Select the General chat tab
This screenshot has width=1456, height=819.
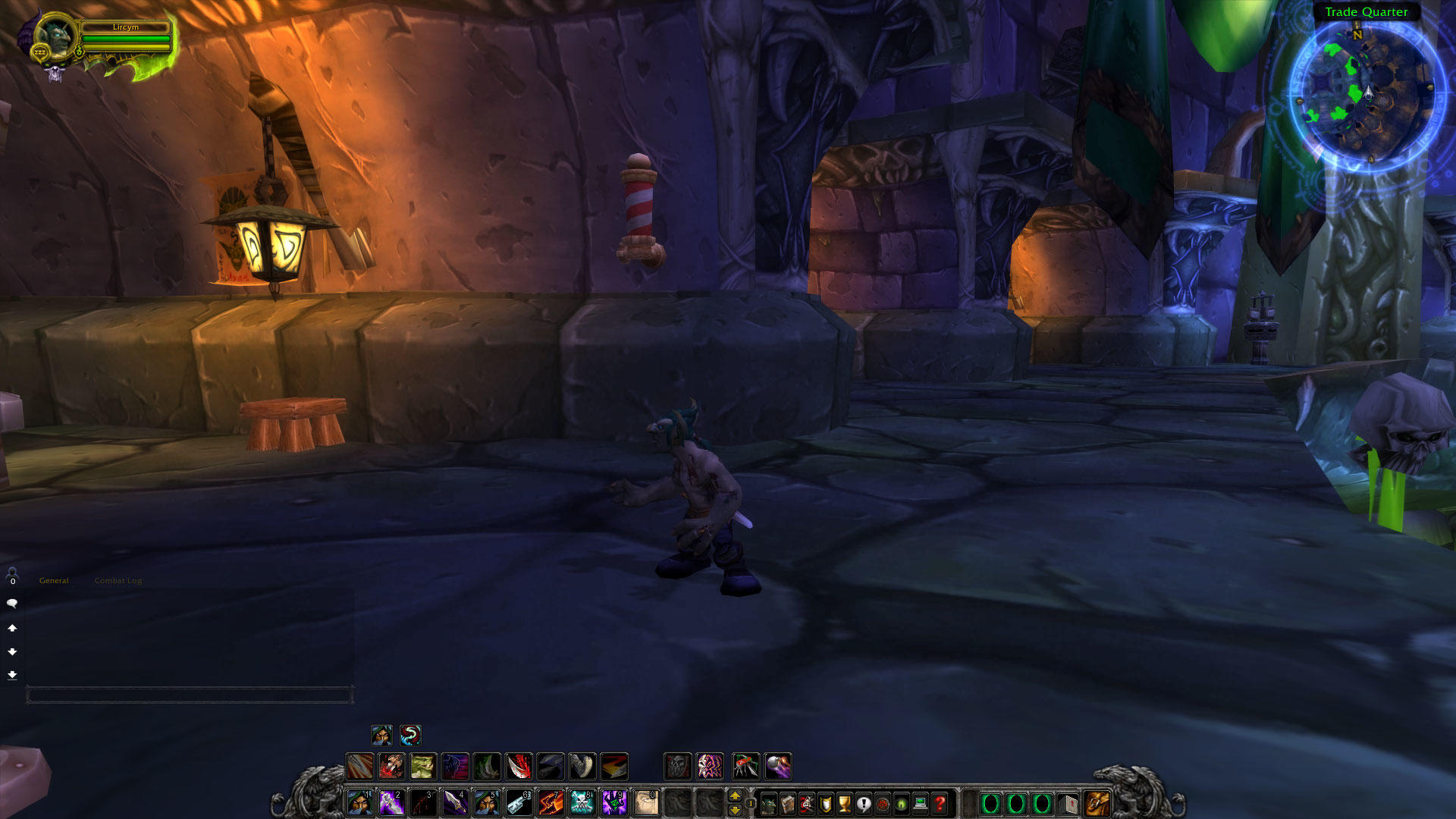[x=53, y=580]
